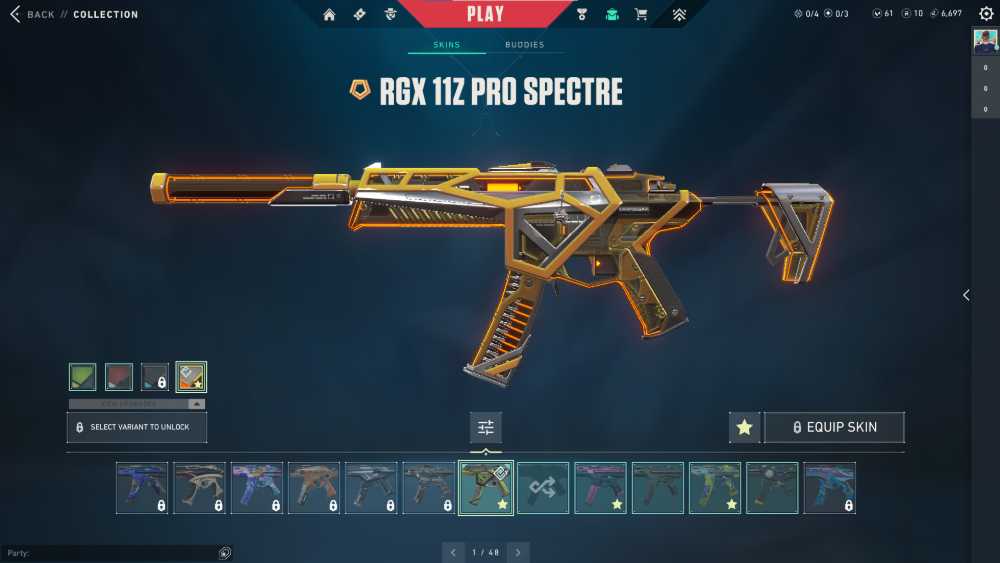
Task: Go to the previous skin page
Action: [x=454, y=552]
